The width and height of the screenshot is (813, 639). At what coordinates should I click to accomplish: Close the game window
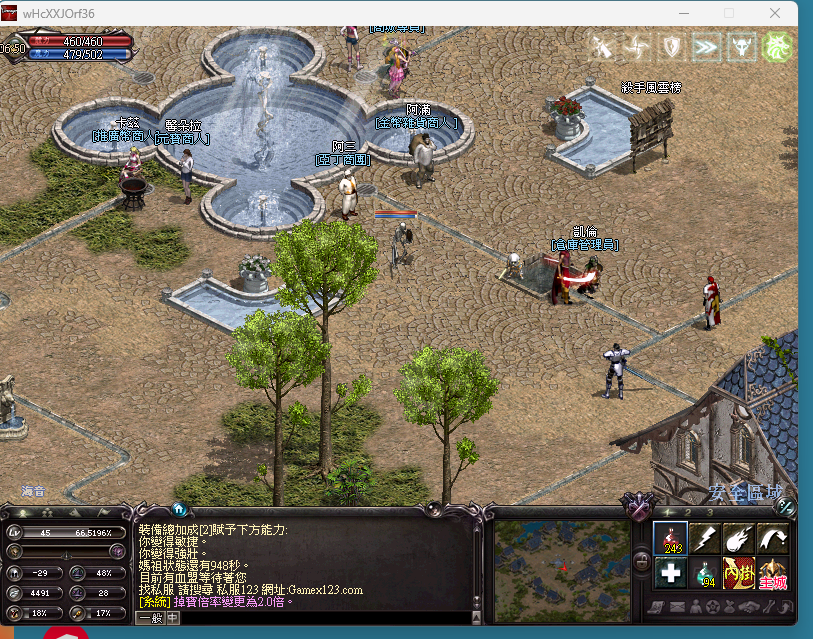pyautogui.click(x=776, y=13)
